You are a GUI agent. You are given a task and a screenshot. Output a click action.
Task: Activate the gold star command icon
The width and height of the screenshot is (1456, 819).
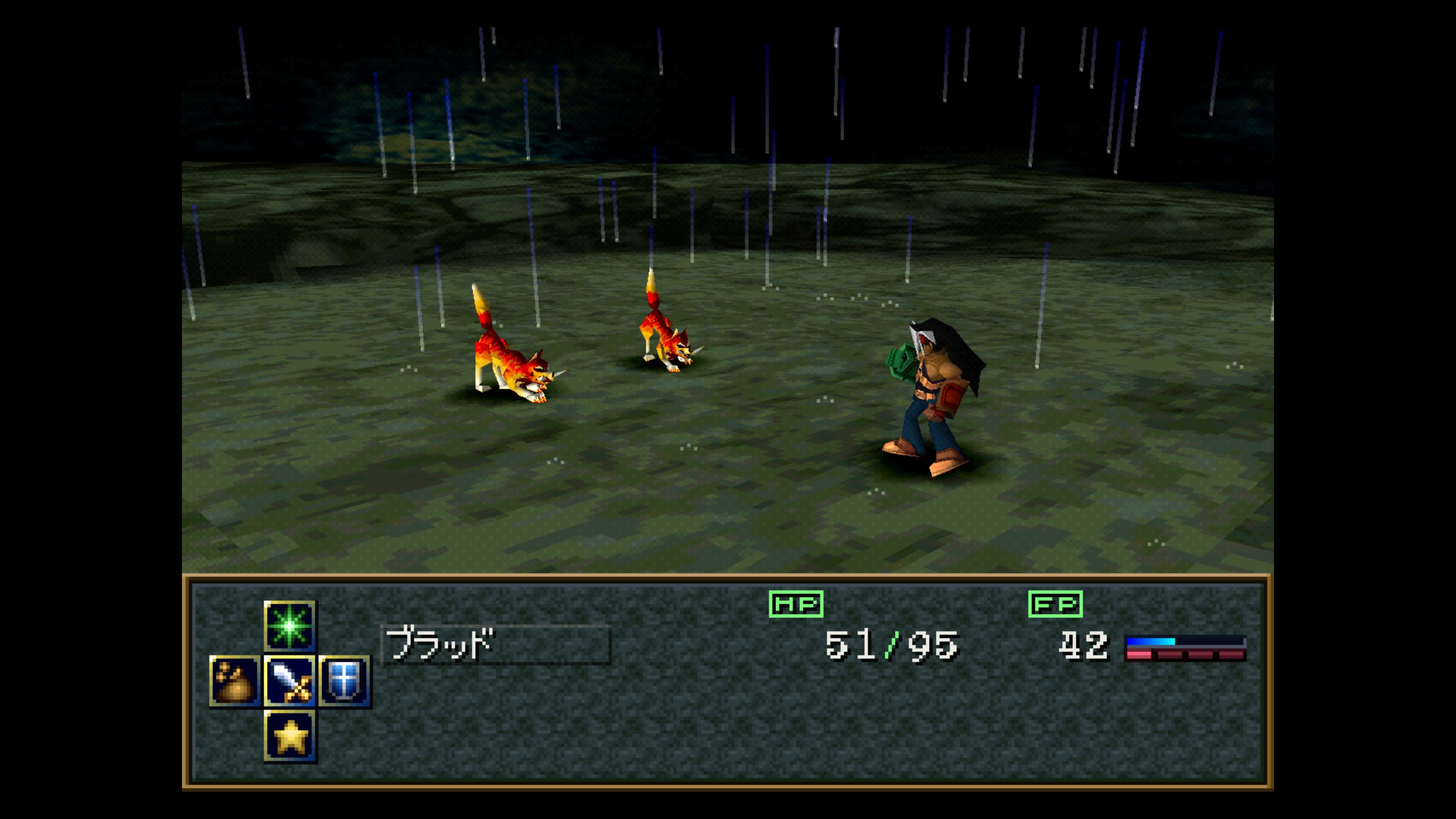[x=290, y=736]
